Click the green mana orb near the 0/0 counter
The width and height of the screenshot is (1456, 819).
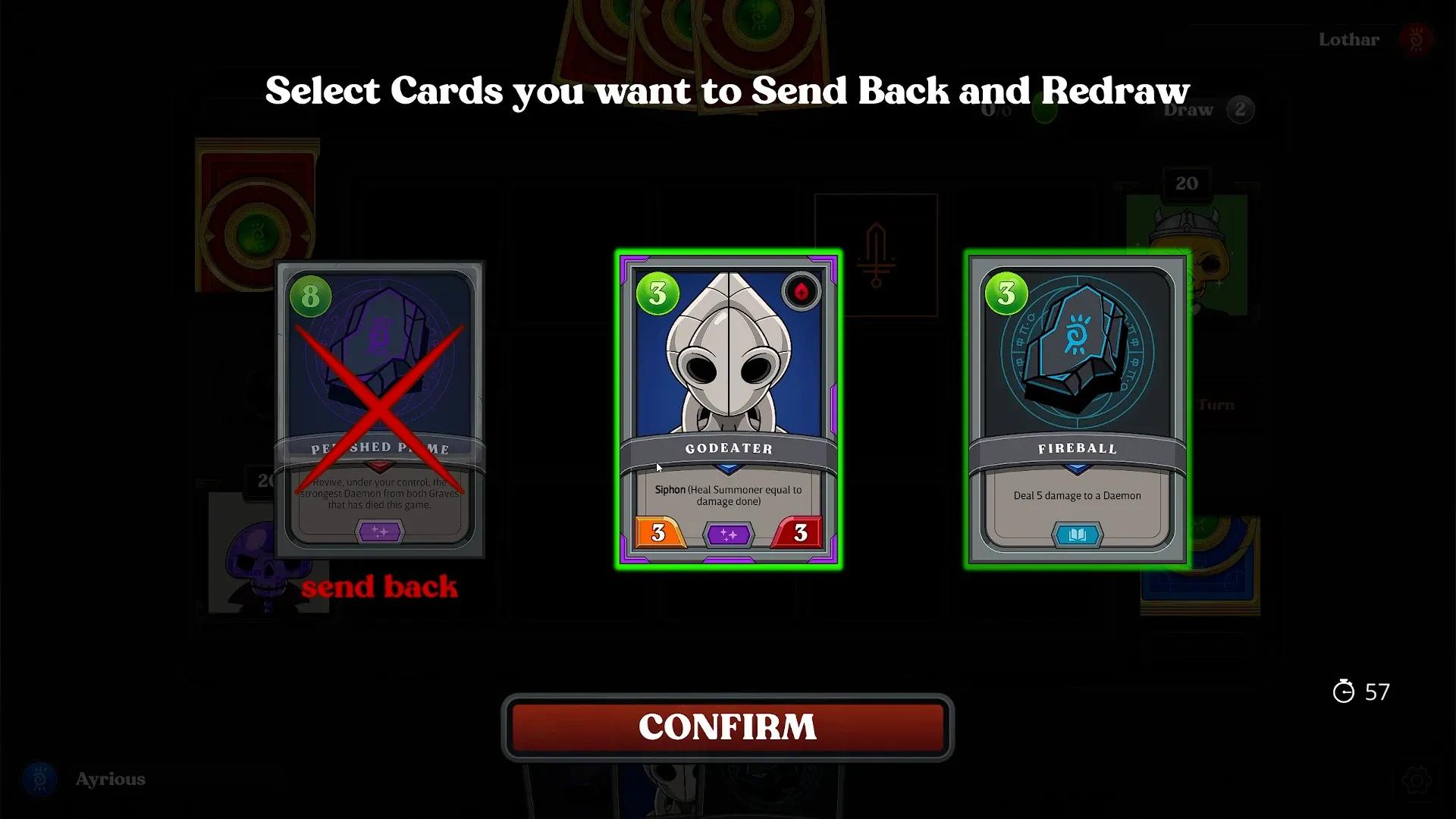[x=1043, y=110]
